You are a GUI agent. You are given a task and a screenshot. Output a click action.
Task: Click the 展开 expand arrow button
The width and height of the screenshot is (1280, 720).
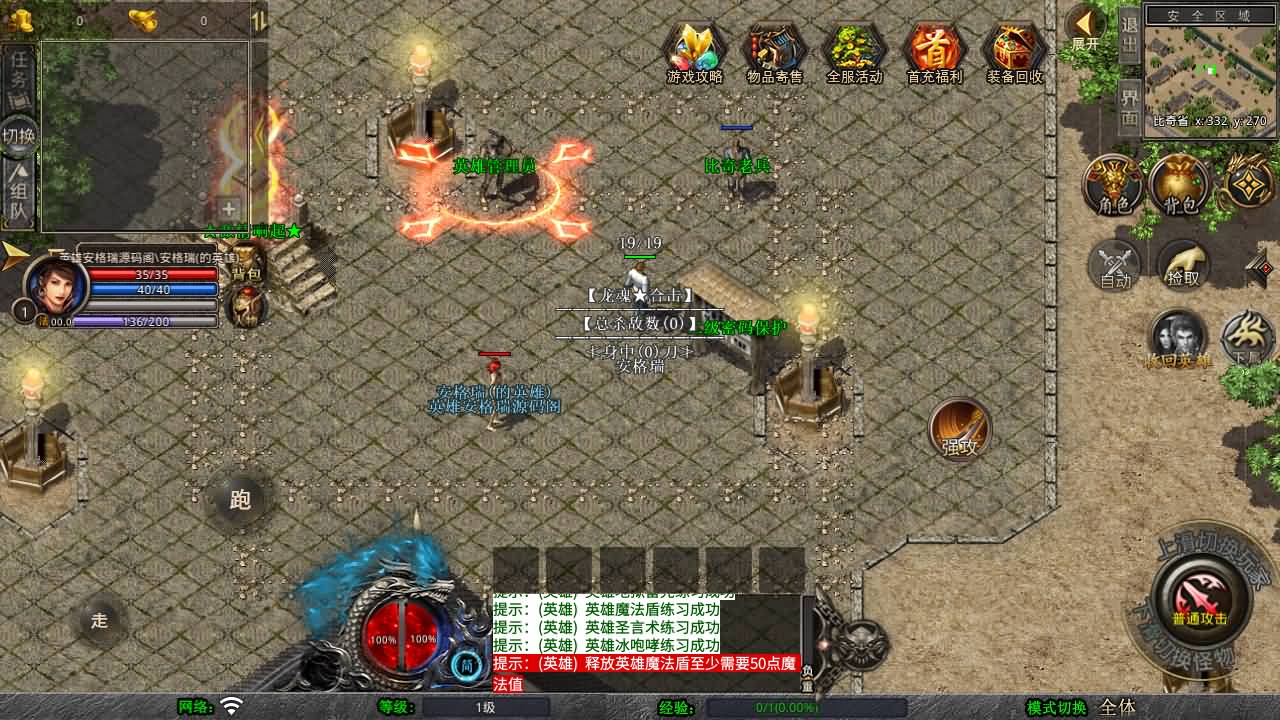(x=1084, y=27)
